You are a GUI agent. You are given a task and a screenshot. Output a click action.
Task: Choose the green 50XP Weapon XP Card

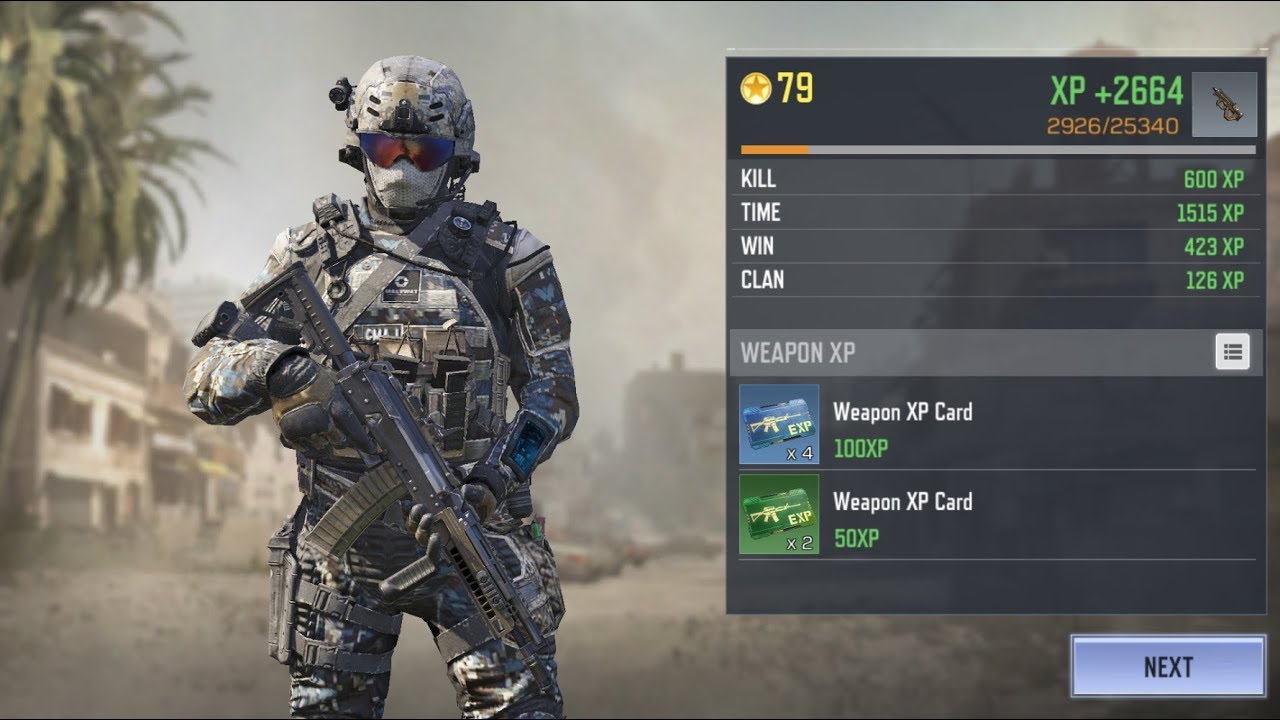[779, 514]
